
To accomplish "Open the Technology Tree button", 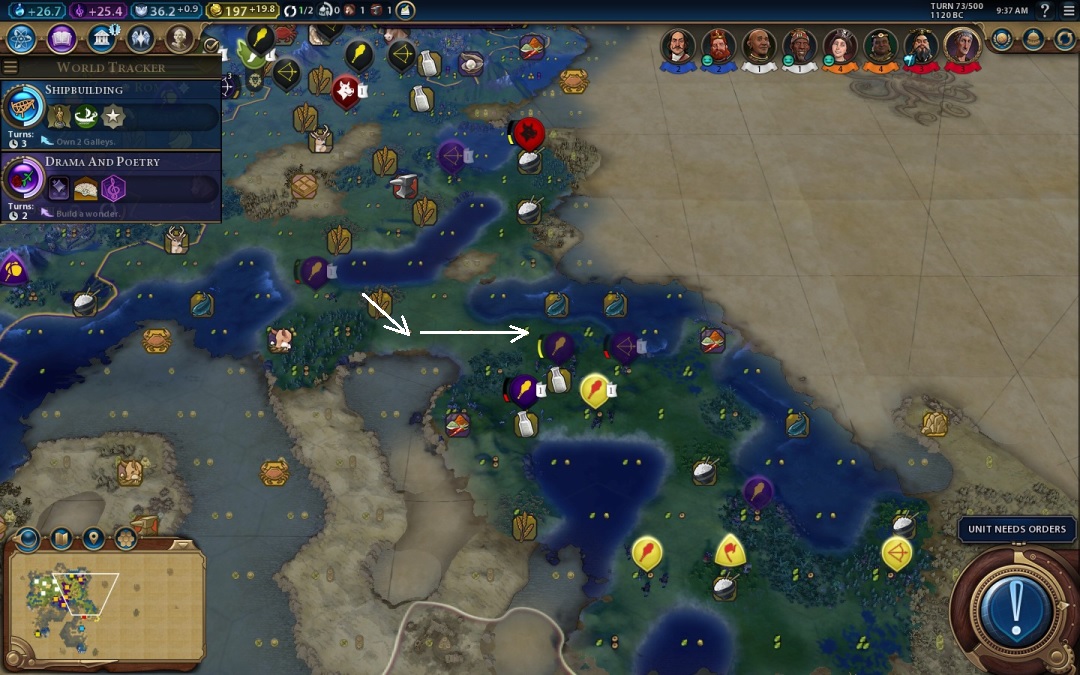I will tap(23, 39).
